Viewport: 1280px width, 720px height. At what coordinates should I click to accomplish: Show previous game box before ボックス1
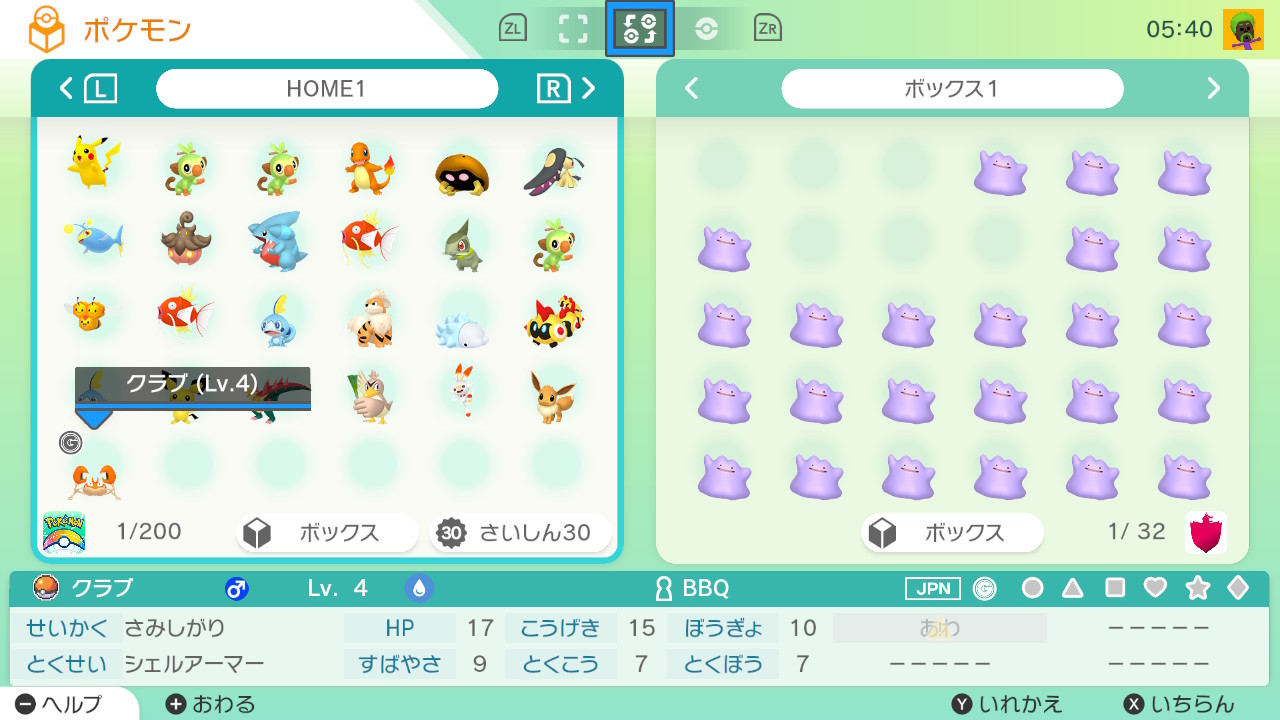[691, 89]
